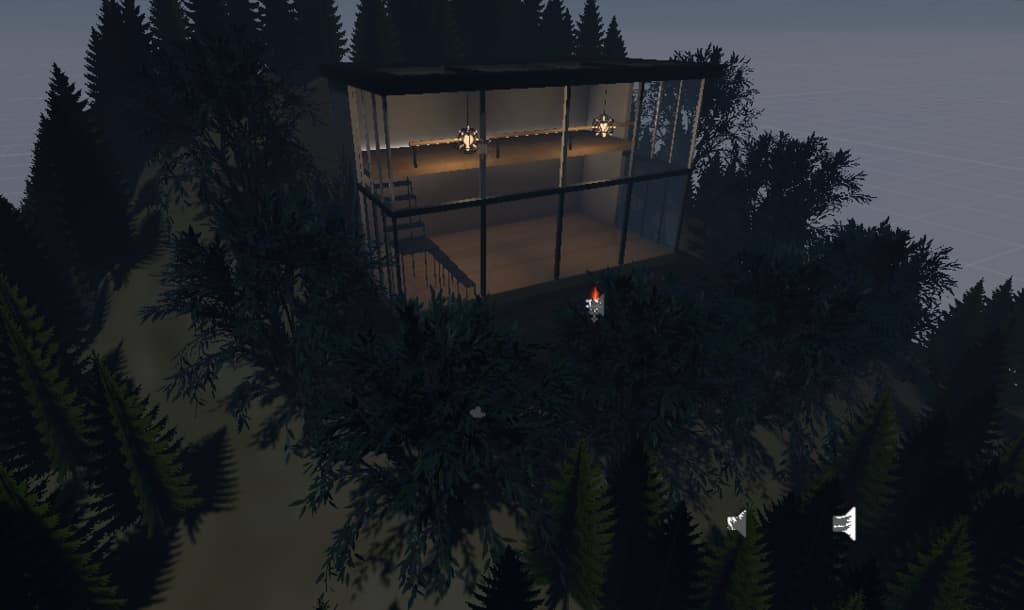Select the dim, partly hidden speaker gizmo
This screenshot has width=1024, height=610.
click(x=738, y=522)
